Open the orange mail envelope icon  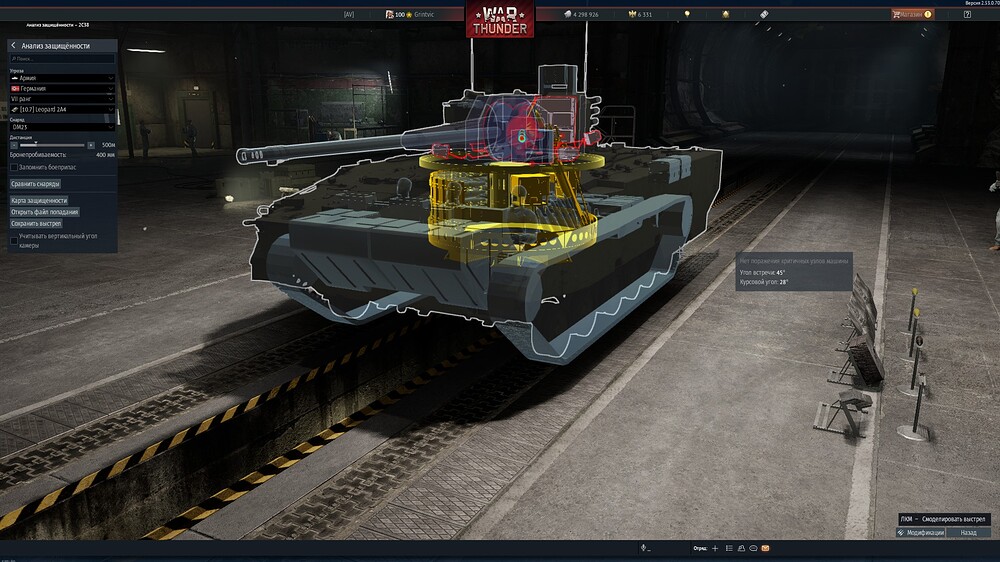(x=765, y=548)
